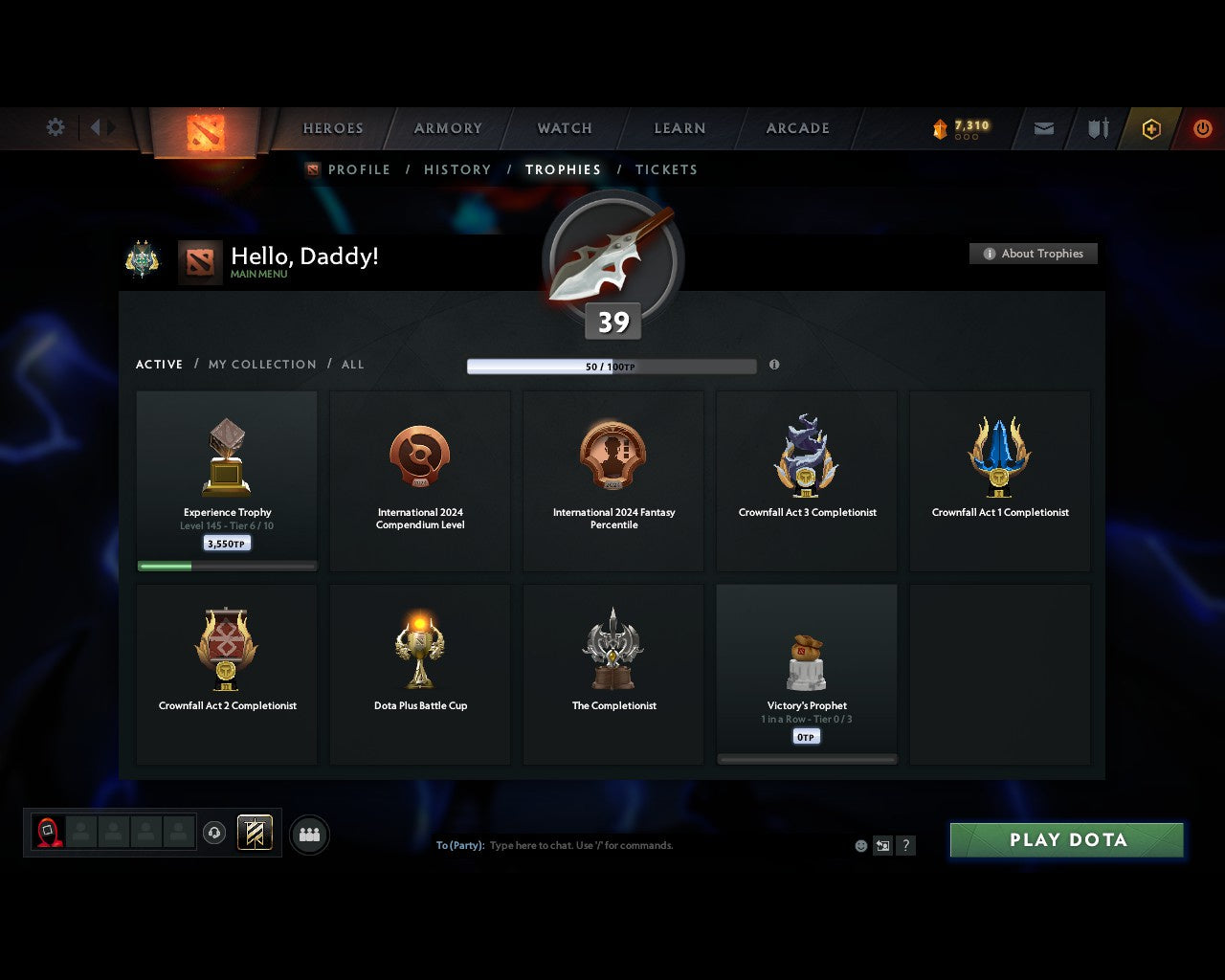
Task: Toggle the friends list with people icon
Action: click(308, 833)
